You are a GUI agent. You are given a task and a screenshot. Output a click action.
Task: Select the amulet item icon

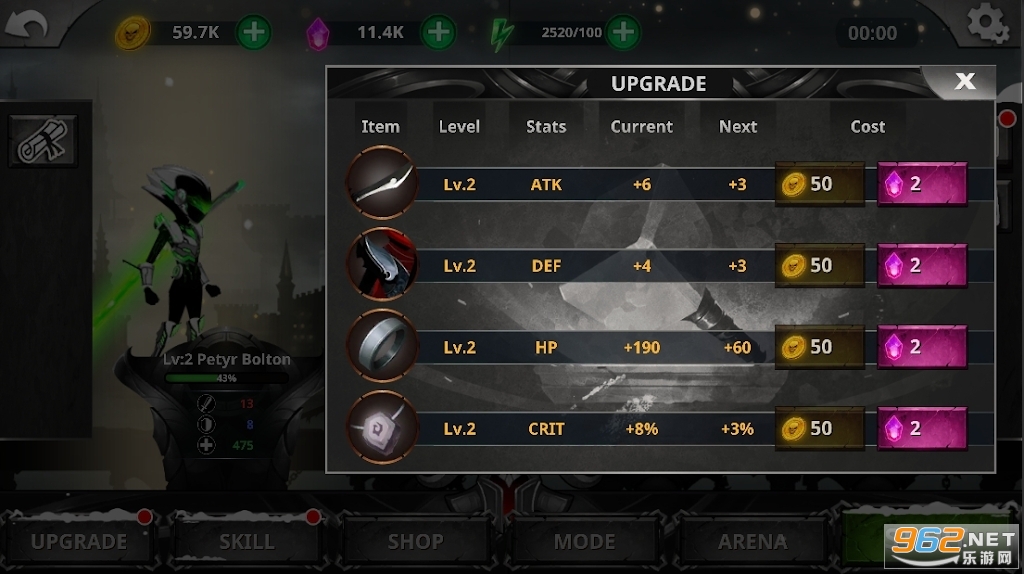click(381, 428)
